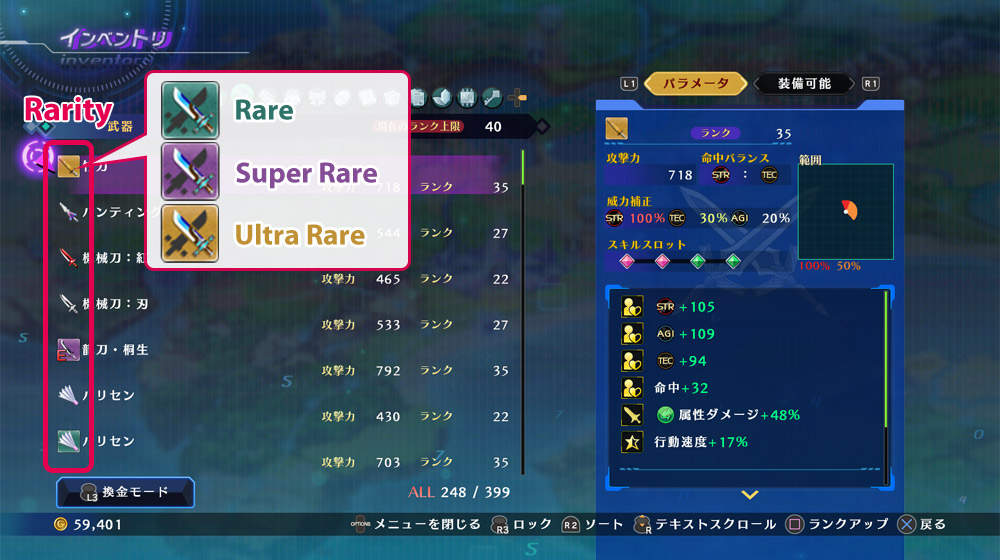The width and height of the screenshot is (1000, 560).
Task: Open the 装備可能 tab
Action: click(x=804, y=84)
